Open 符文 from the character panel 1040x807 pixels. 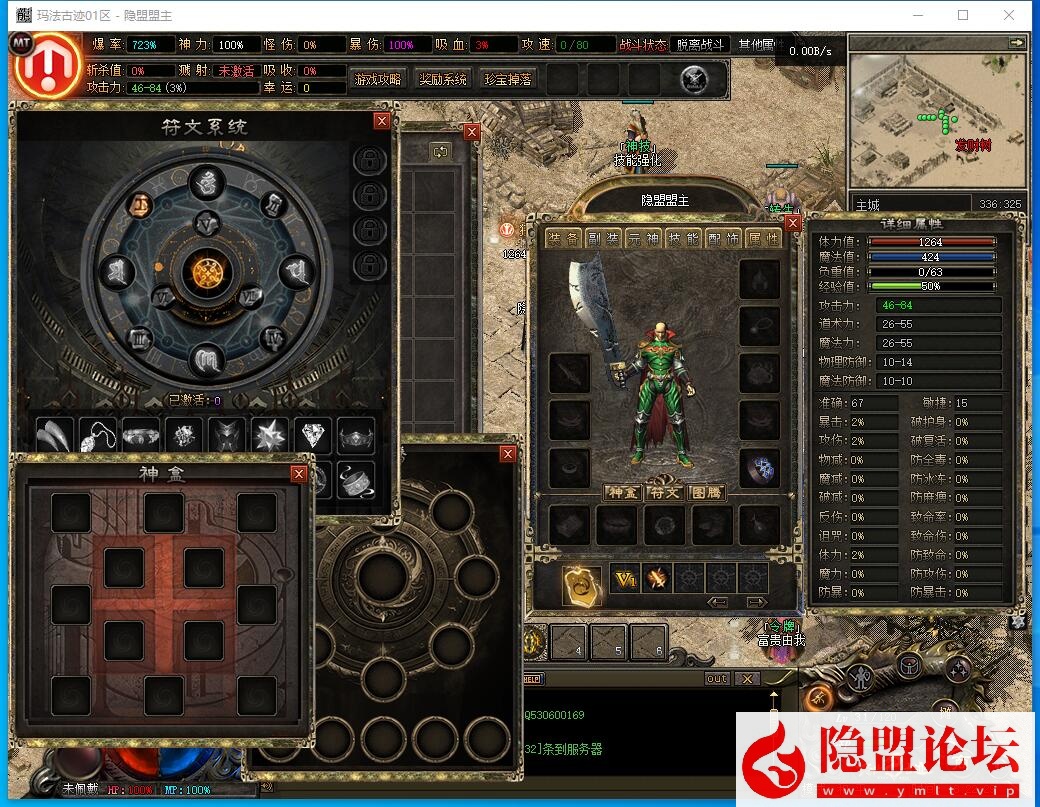click(664, 492)
